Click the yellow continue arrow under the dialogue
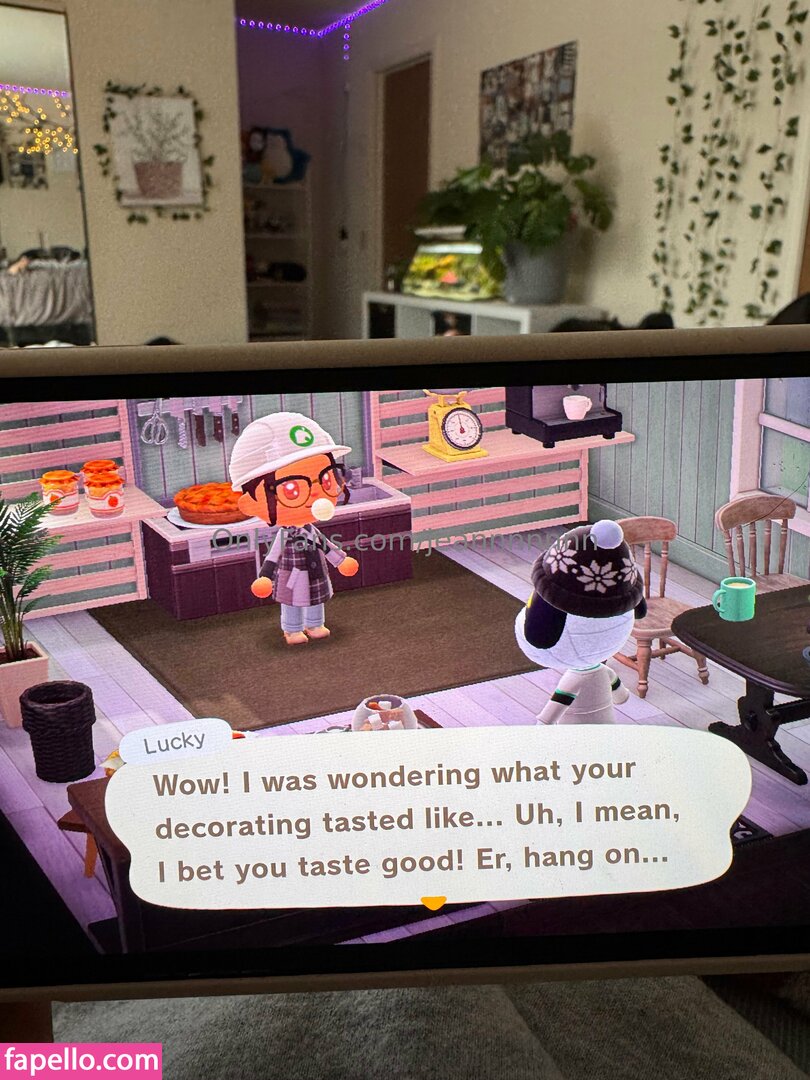Image resolution: width=810 pixels, height=1080 pixels. click(433, 903)
